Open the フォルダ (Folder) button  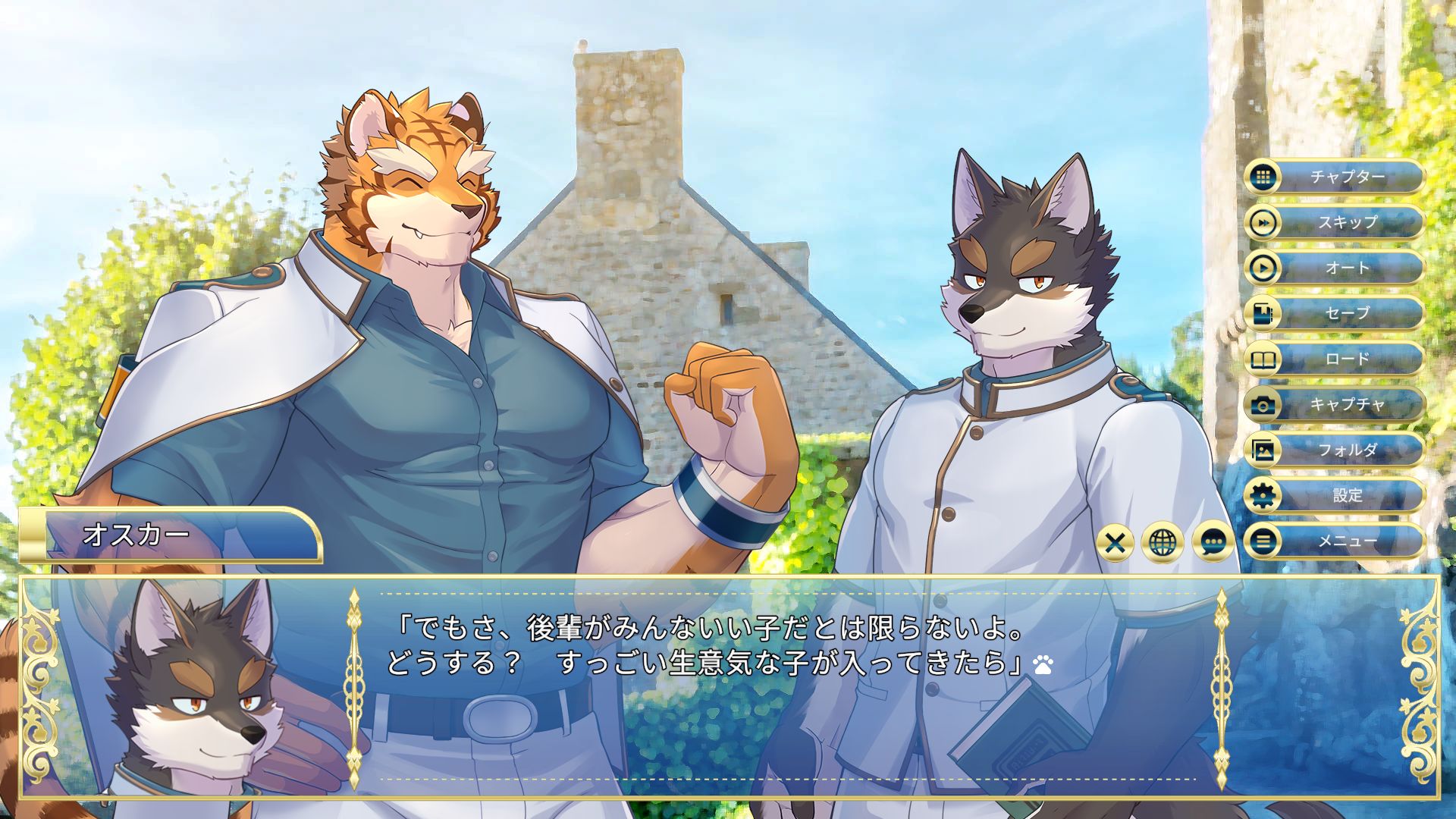[1335, 450]
